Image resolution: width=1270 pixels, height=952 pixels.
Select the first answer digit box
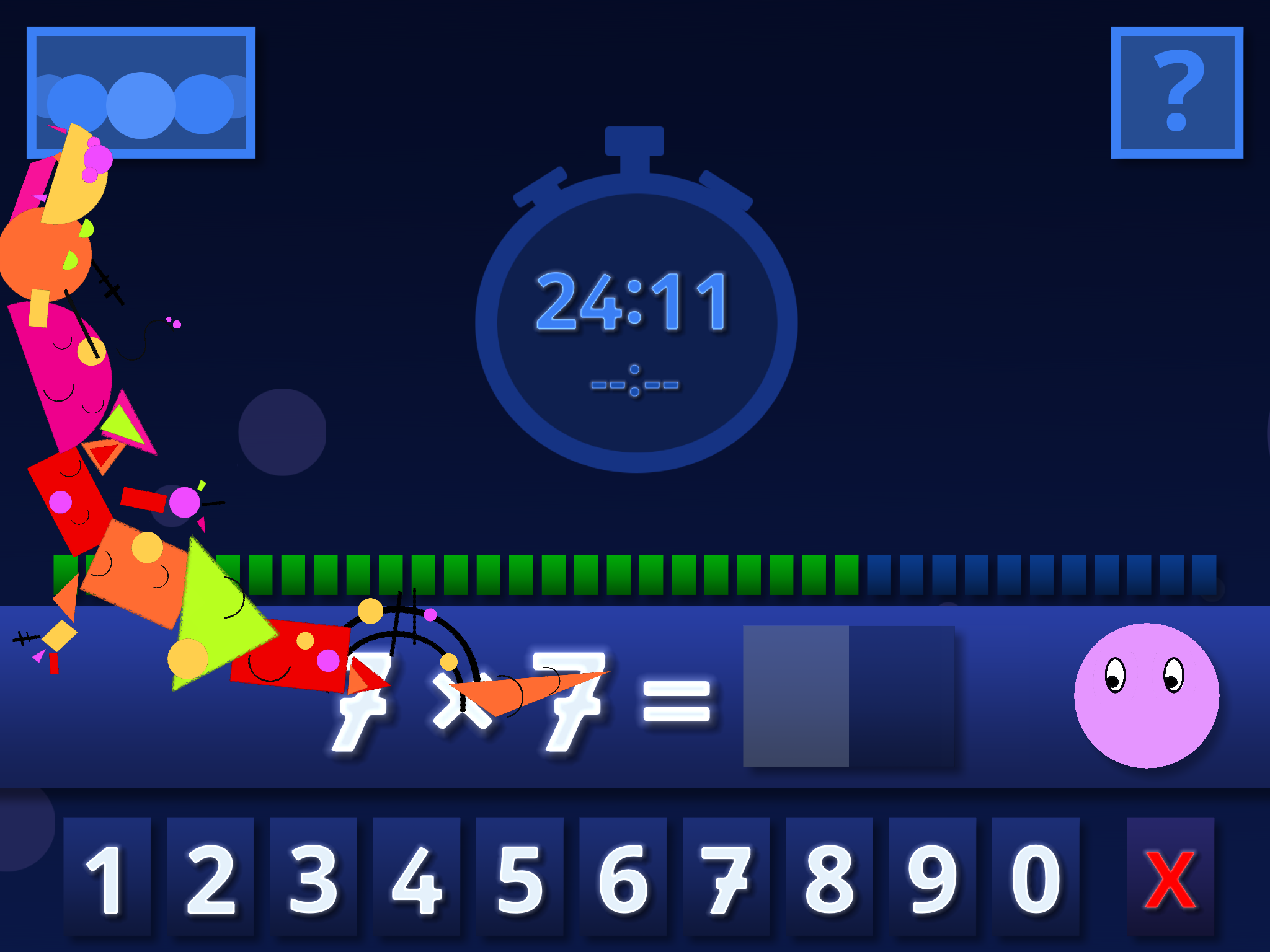click(x=796, y=696)
